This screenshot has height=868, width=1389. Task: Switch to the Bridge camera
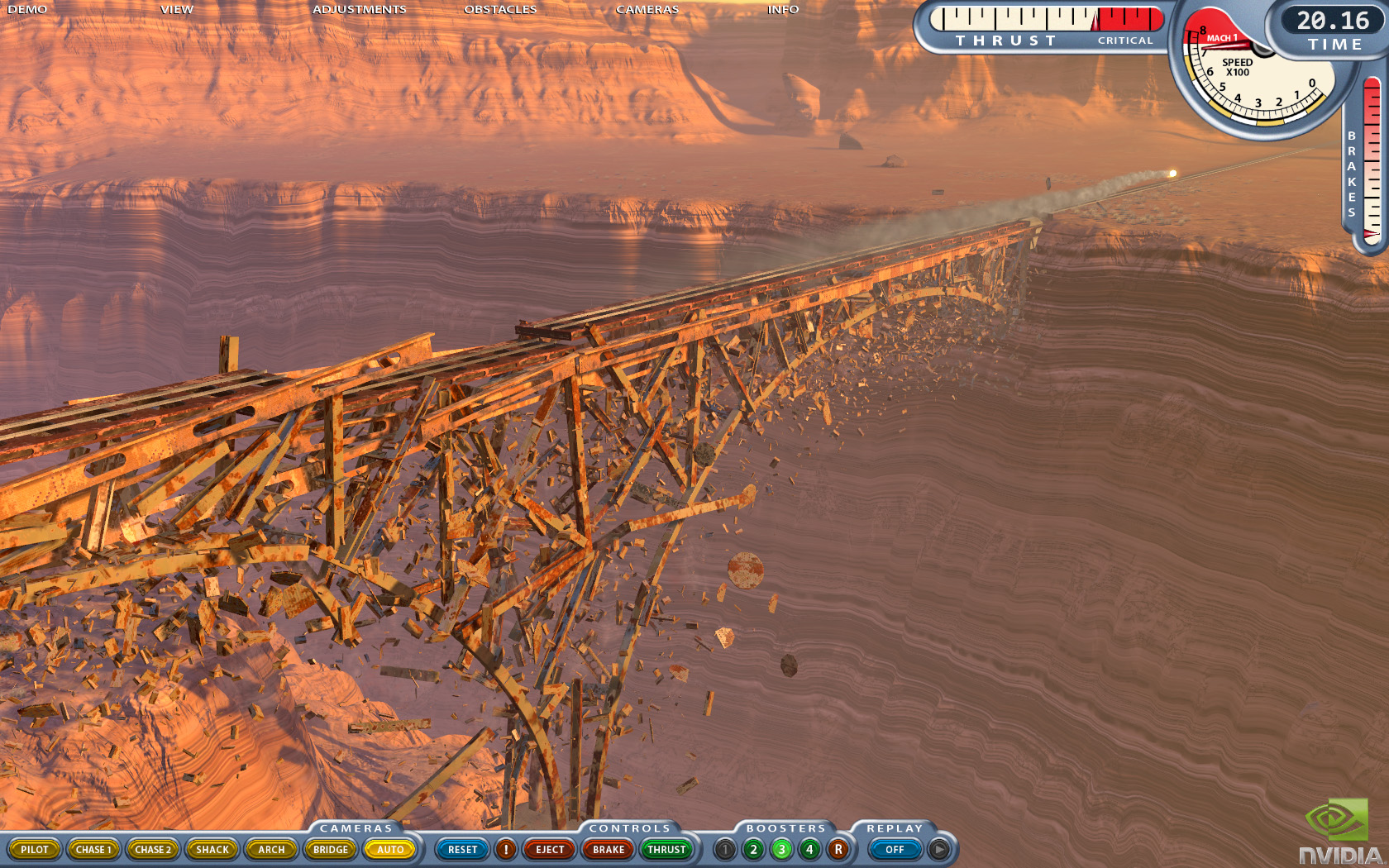pyautogui.click(x=331, y=849)
